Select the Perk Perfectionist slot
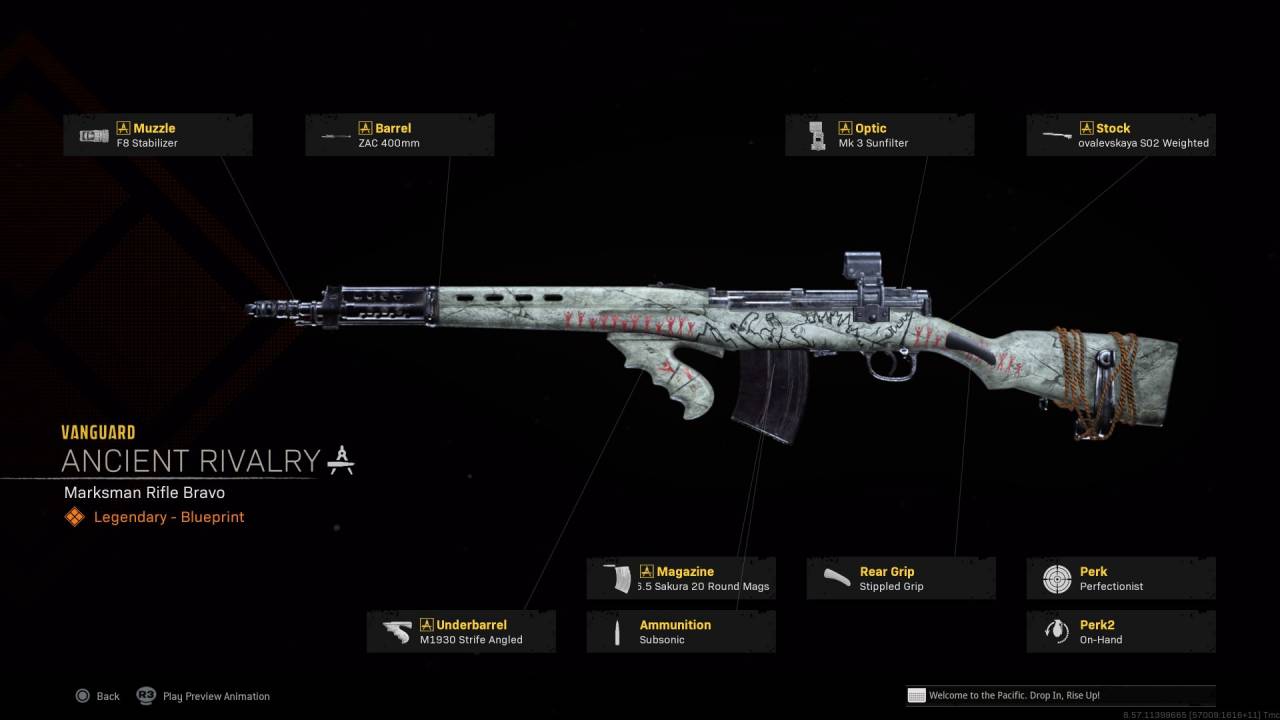This screenshot has height=720, width=1280. pos(1121,579)
